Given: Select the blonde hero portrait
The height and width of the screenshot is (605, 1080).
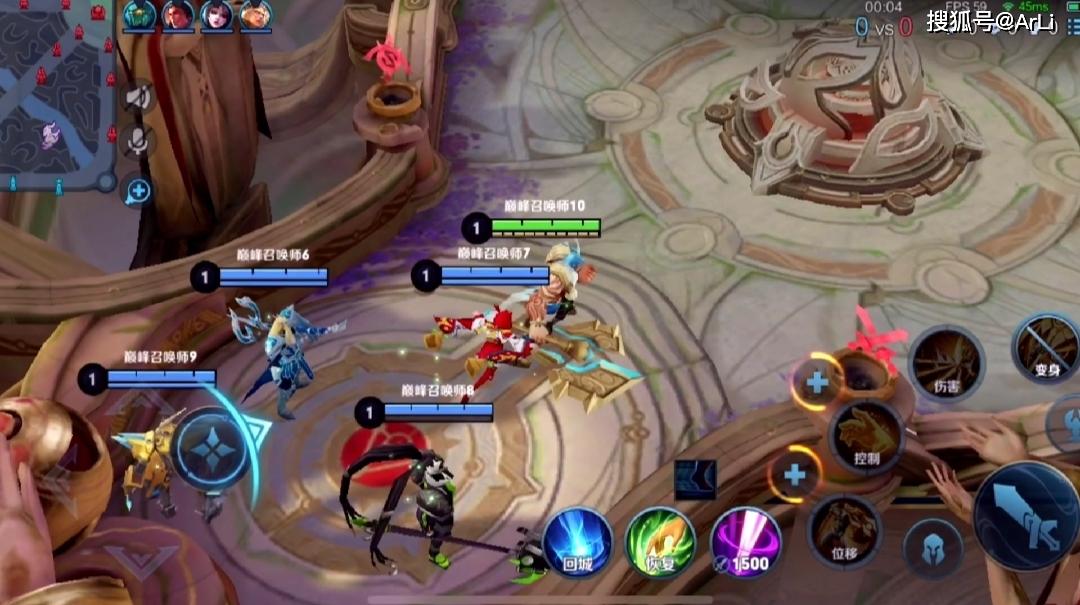Looking at the screenshot, I should click(254, 15).
